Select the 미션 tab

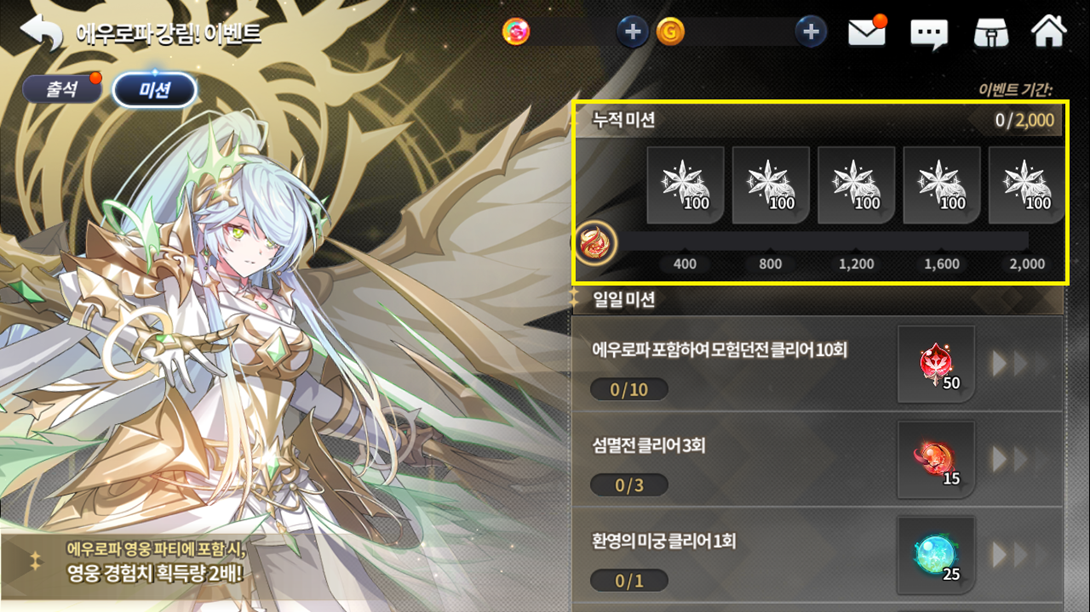[154, 90]
